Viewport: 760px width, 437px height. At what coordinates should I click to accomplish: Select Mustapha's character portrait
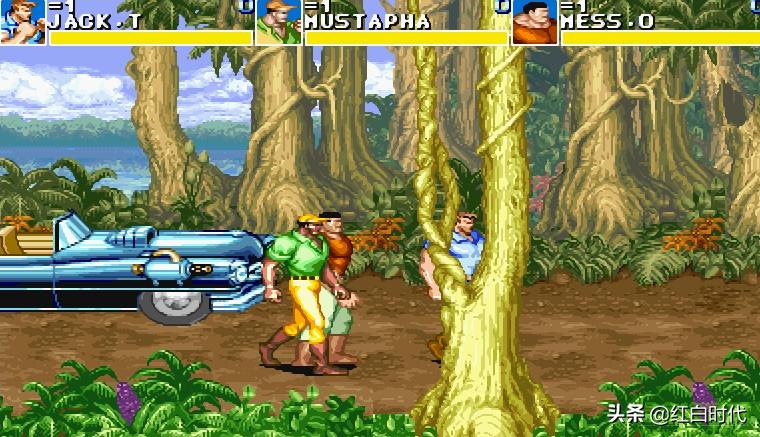278,22
